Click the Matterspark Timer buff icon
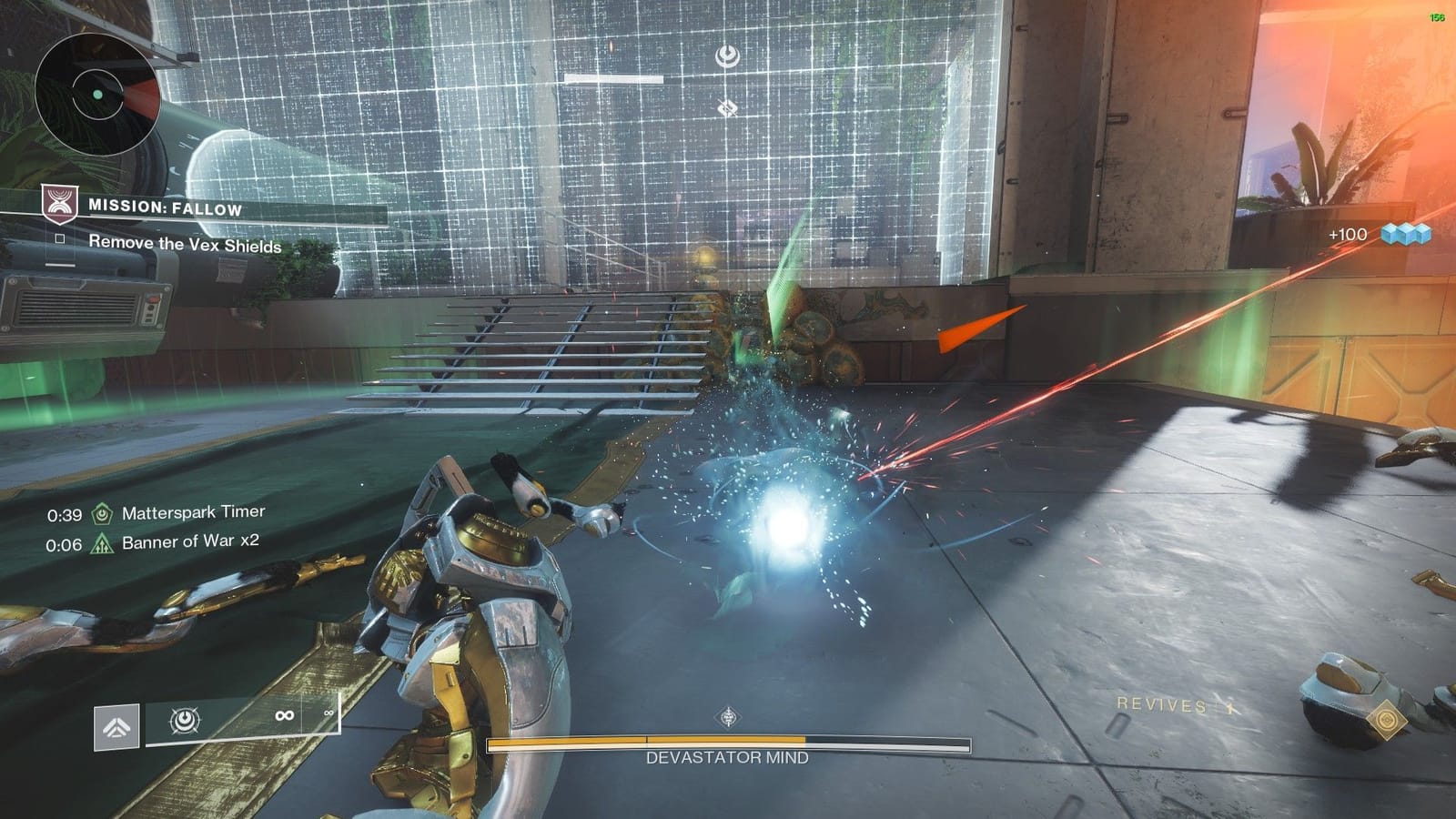This screenshot has height=819, width=1456. tap(101, 512)
